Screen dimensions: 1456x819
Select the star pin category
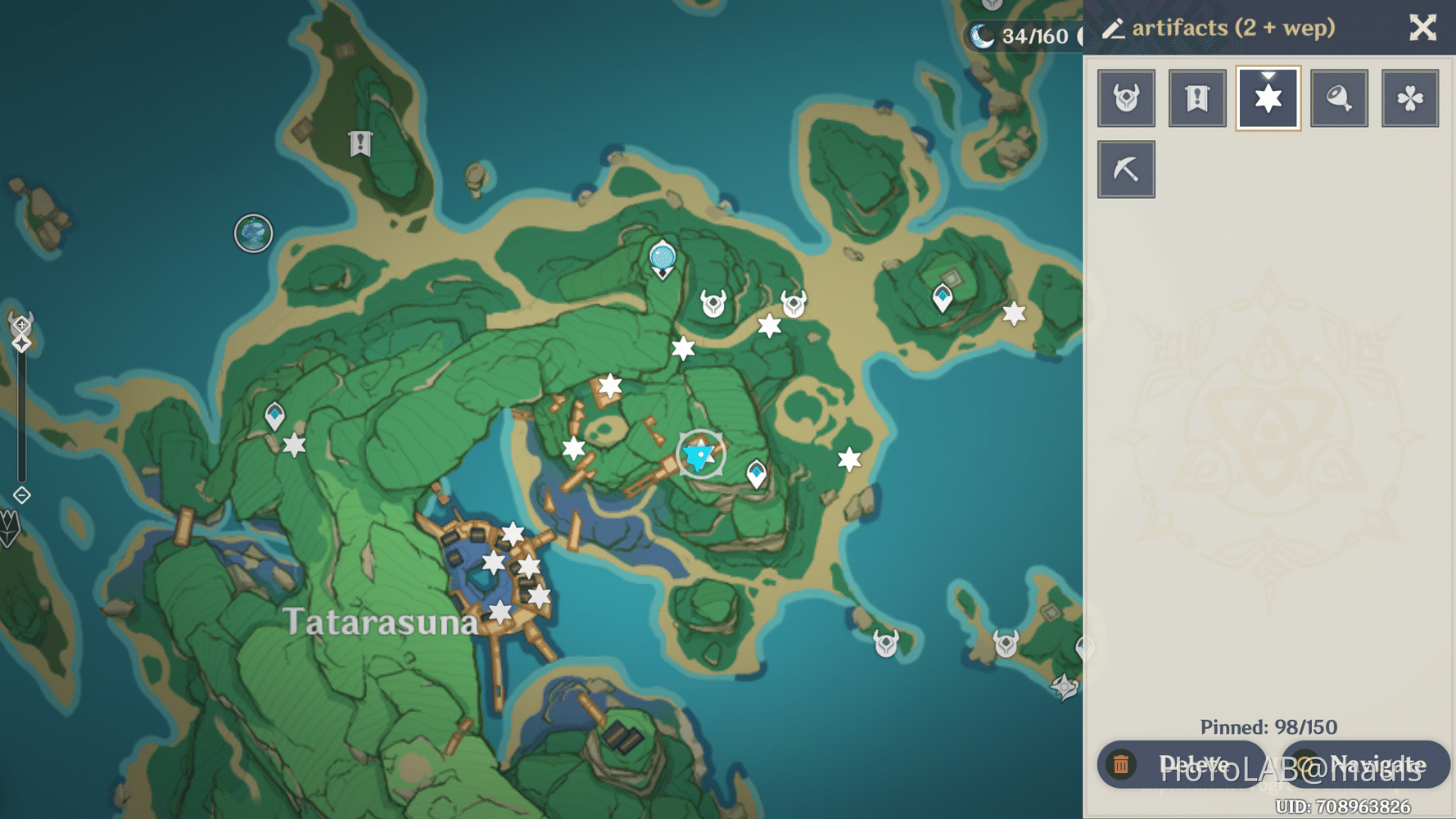1268,97
